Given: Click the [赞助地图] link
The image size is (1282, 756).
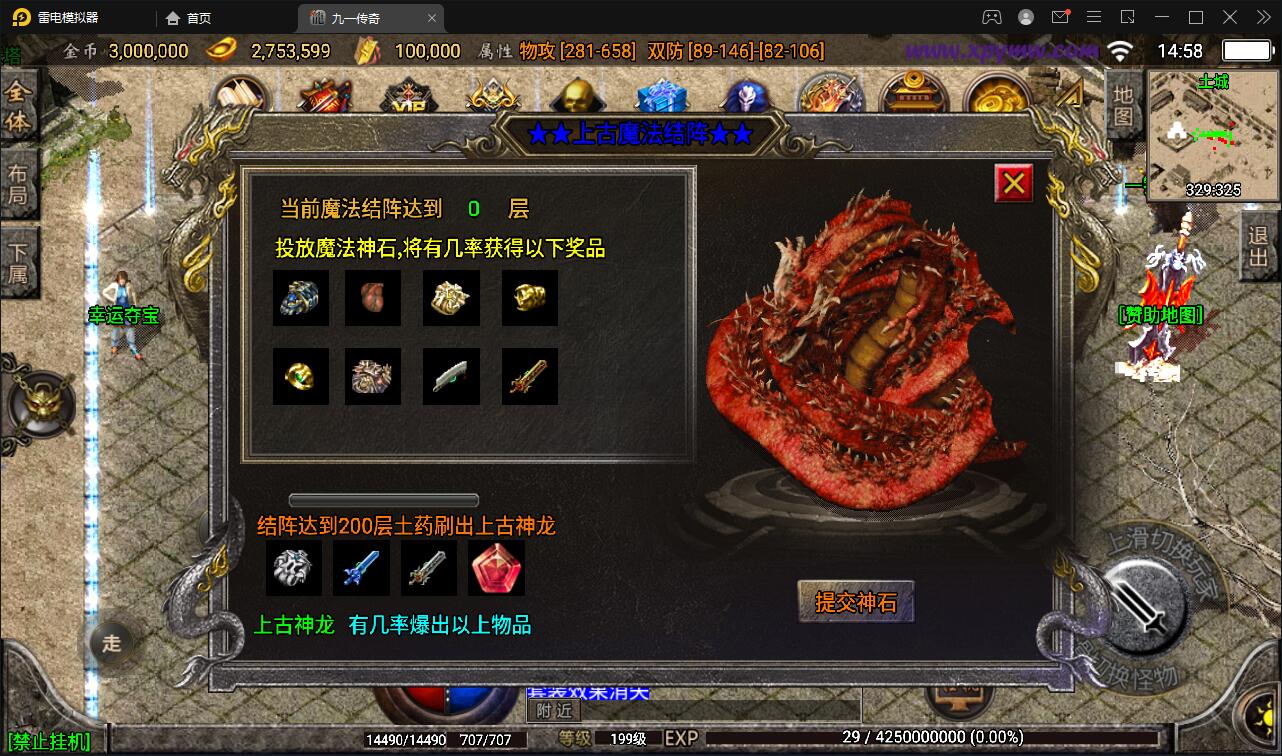Looking at the screenshot, I should point(1162,314).
